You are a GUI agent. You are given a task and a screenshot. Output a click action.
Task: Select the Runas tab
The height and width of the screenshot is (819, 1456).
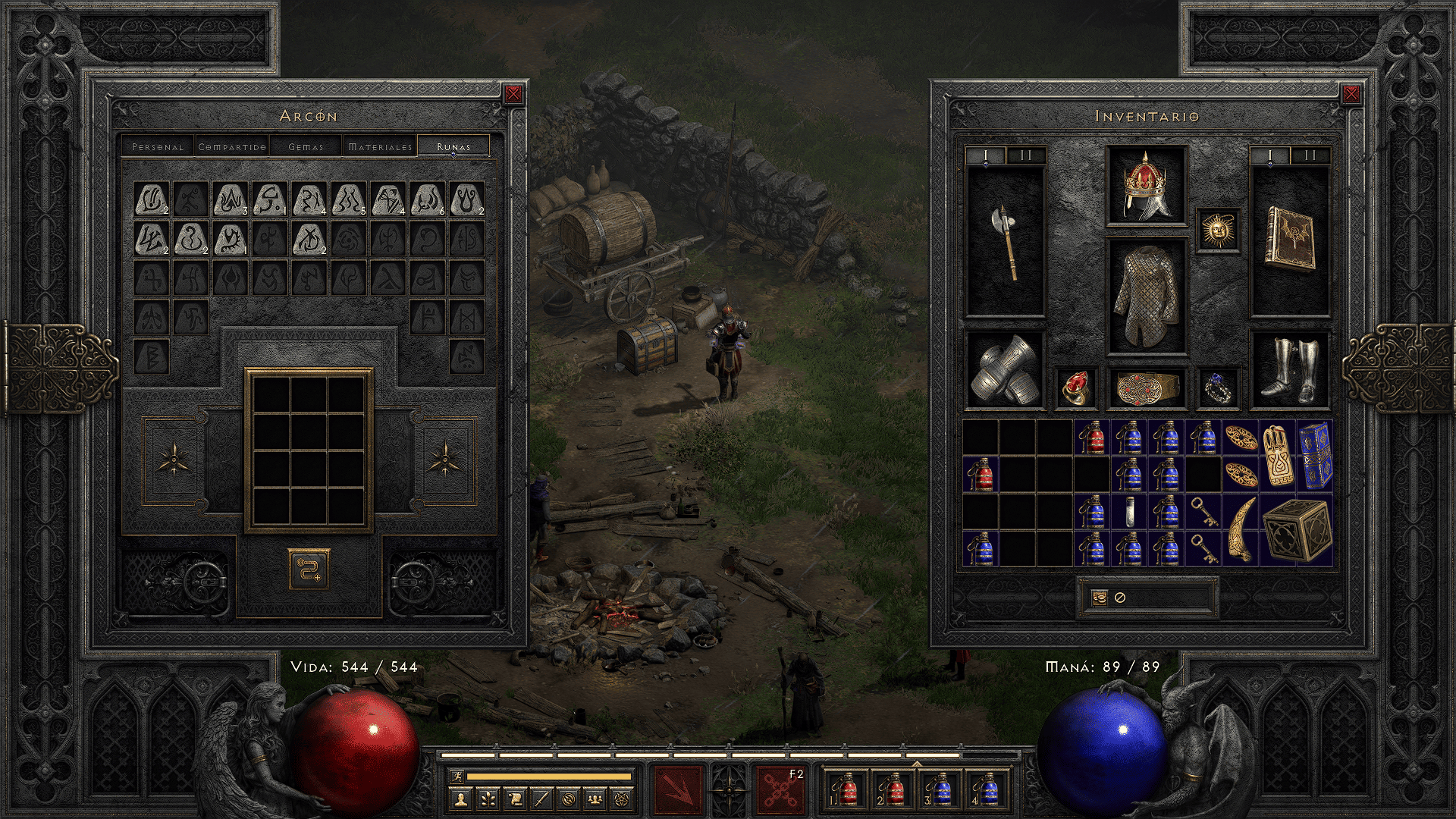453,146
